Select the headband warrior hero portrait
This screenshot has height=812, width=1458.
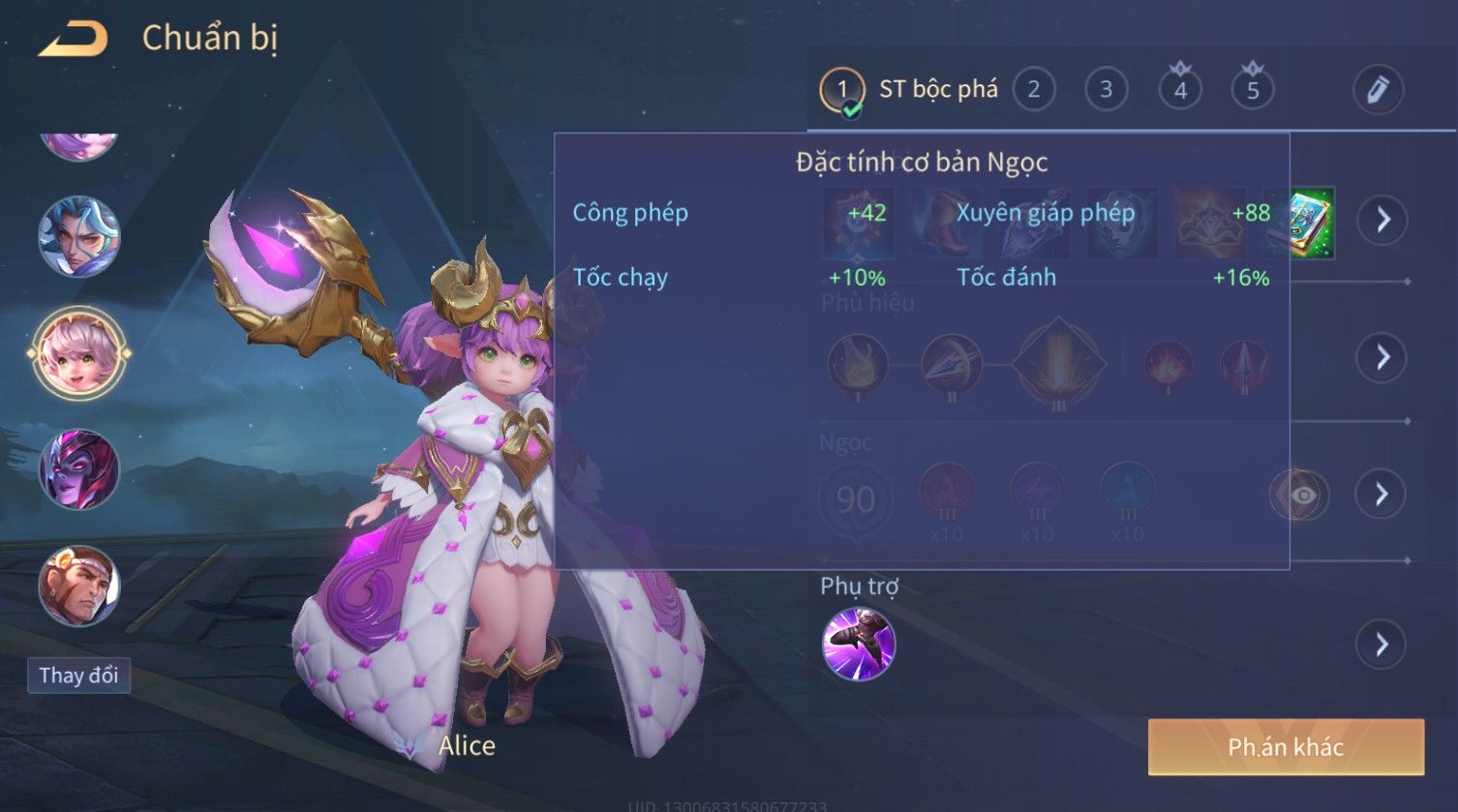coord(78,586)
